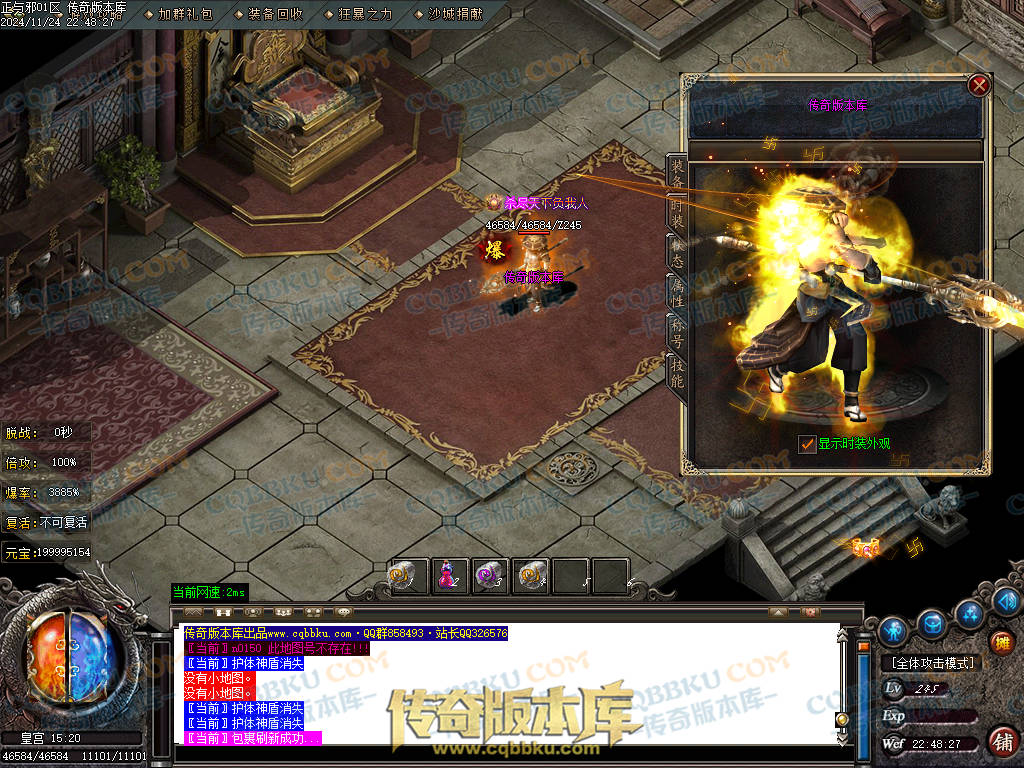Open the 技能 skills tab
Screen dimensions: 1024x768
point(677,372)
